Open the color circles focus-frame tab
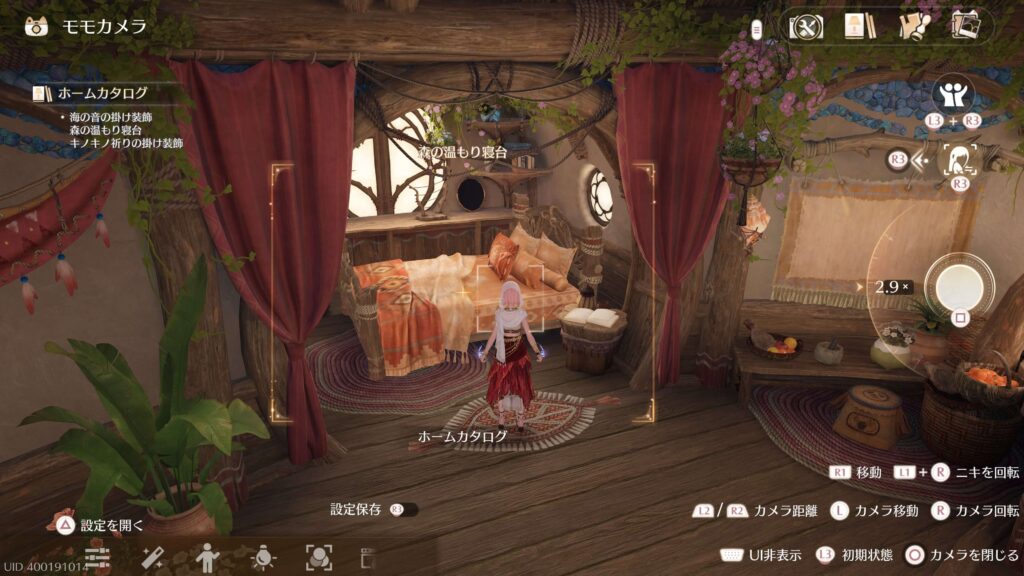Image resolution: width=1024 pixels, height=576 pixels. (x=318, y=556)
